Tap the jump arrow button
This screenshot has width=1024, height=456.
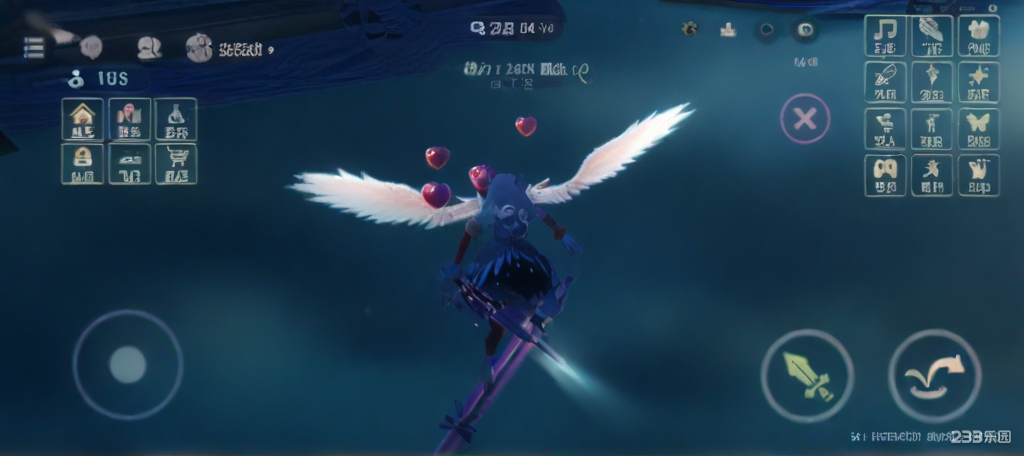pos(934,375)
